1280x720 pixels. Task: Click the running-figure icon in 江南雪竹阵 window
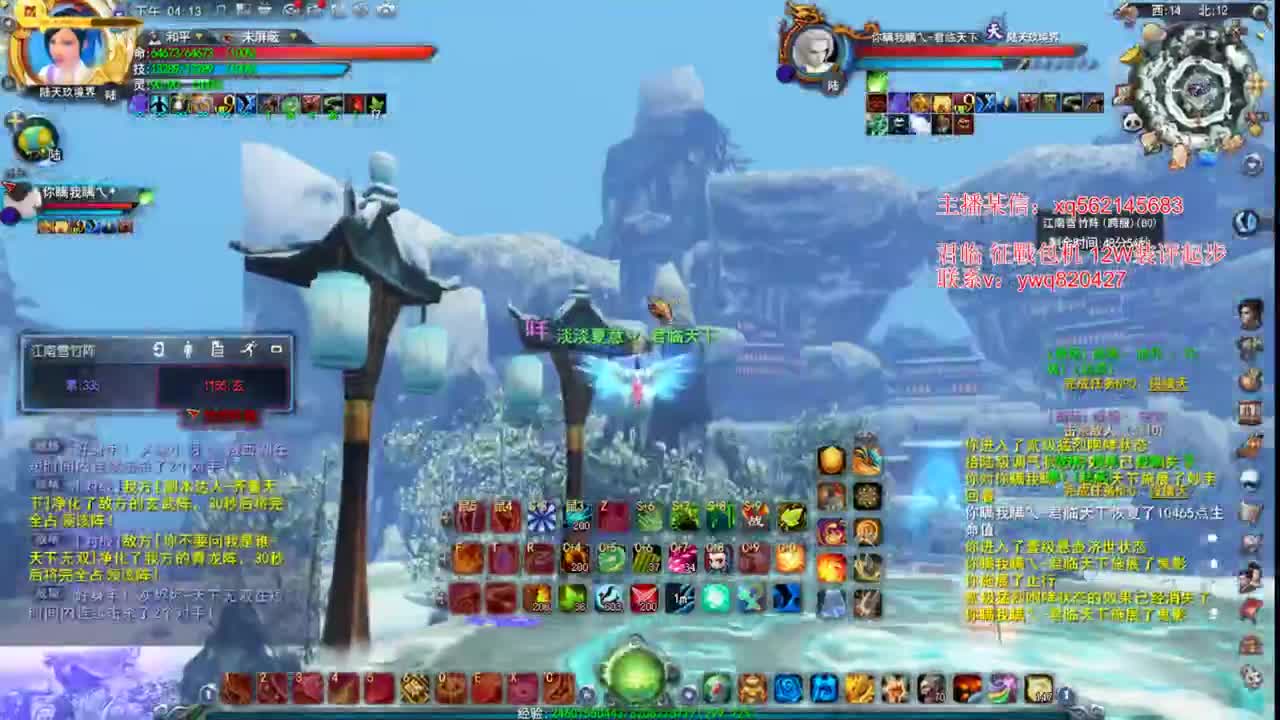[250, 350]
